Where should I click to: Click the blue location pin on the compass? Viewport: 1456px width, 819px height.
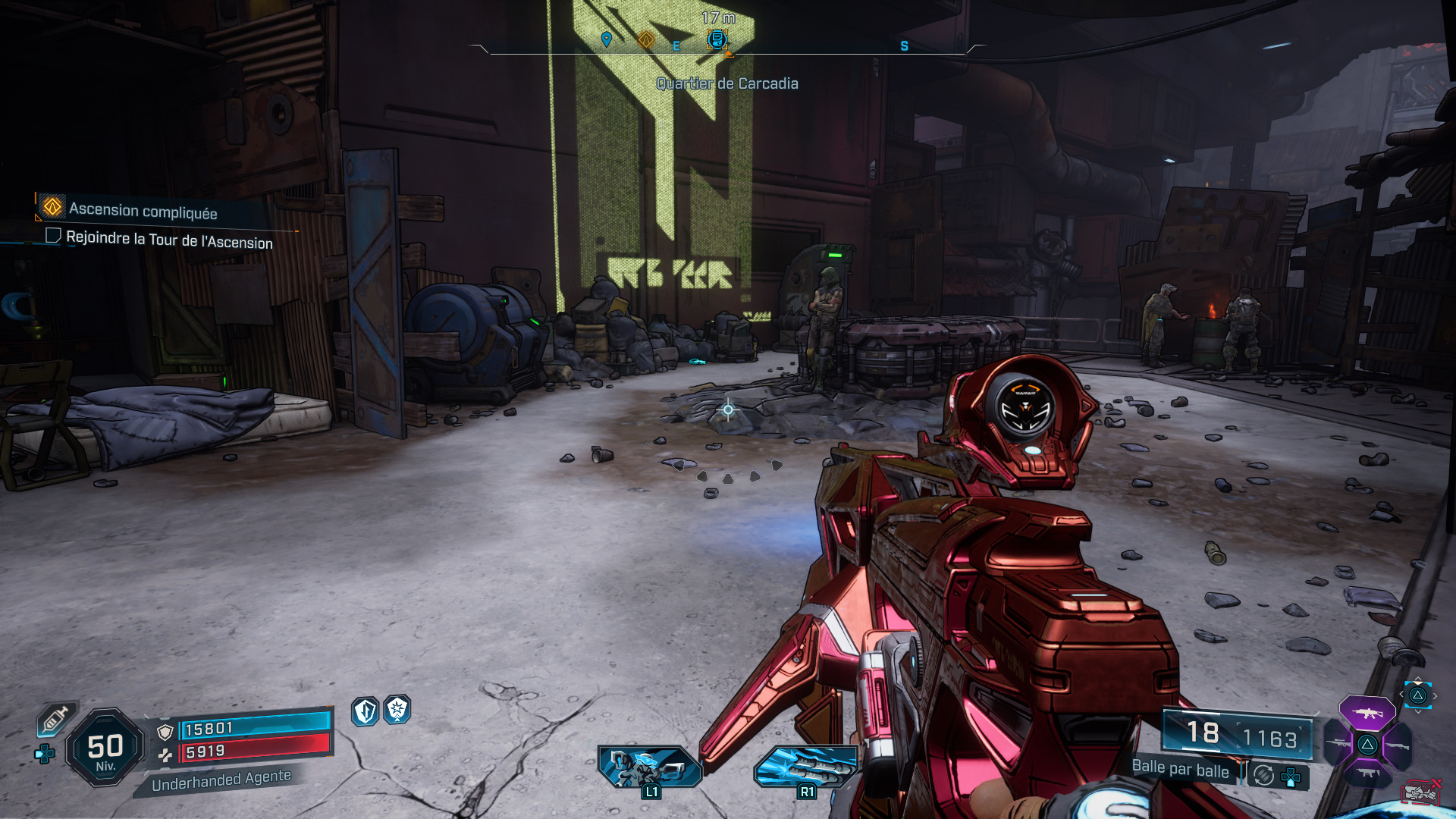(x=606, y=39)
